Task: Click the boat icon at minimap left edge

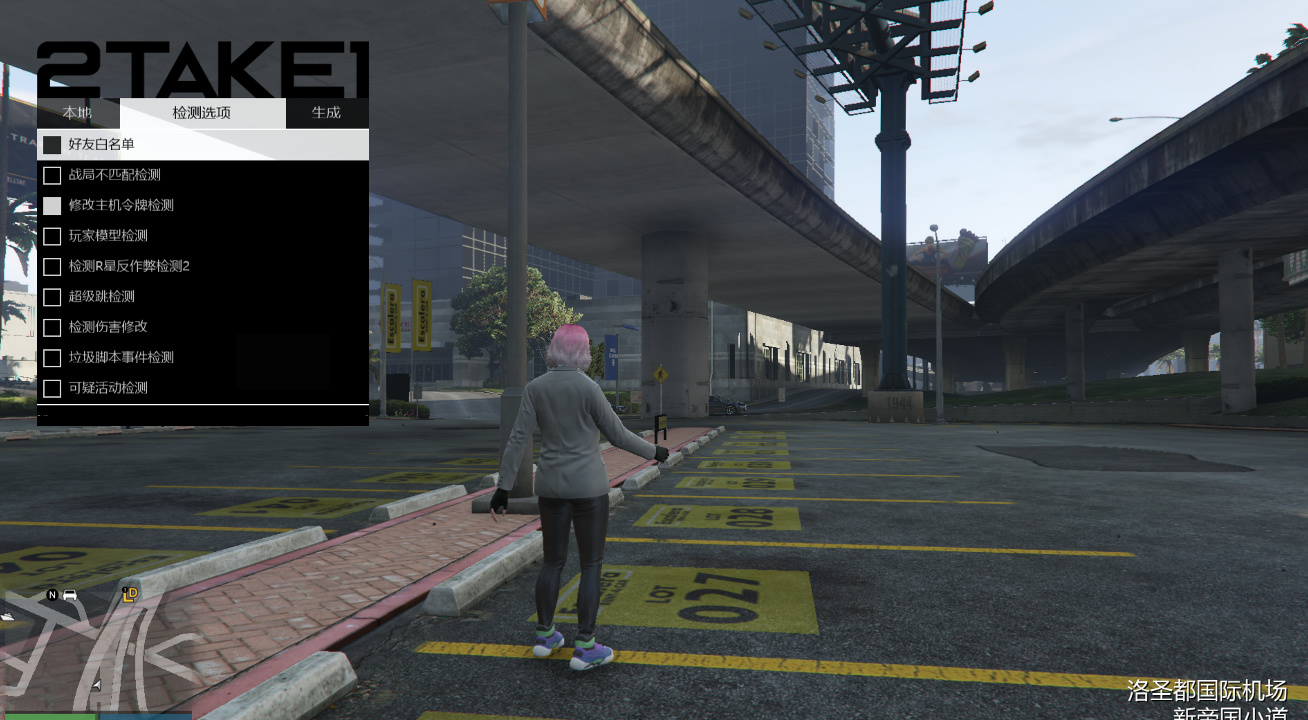Action: (7, 616)
